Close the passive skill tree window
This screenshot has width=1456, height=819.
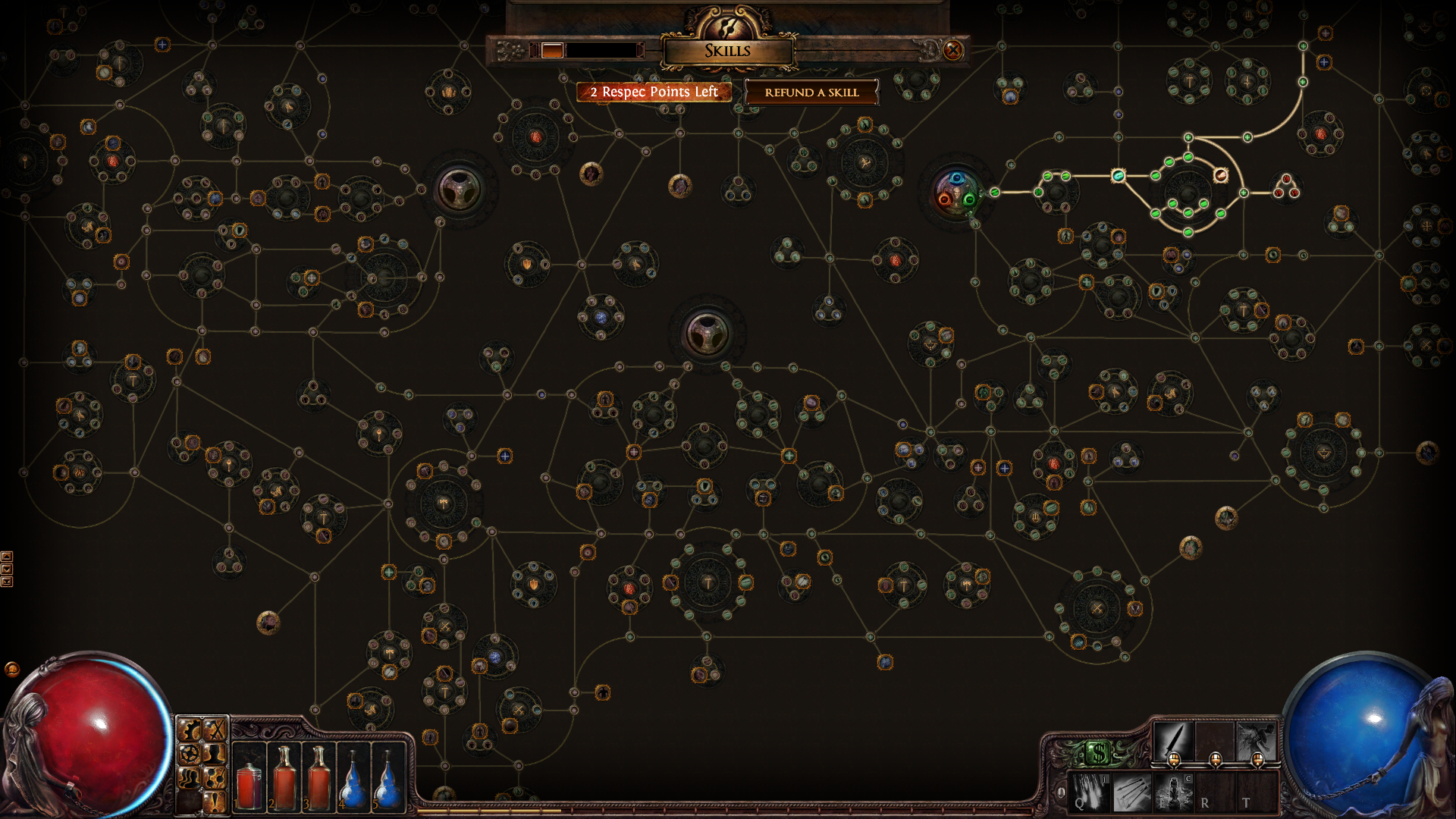953,51
